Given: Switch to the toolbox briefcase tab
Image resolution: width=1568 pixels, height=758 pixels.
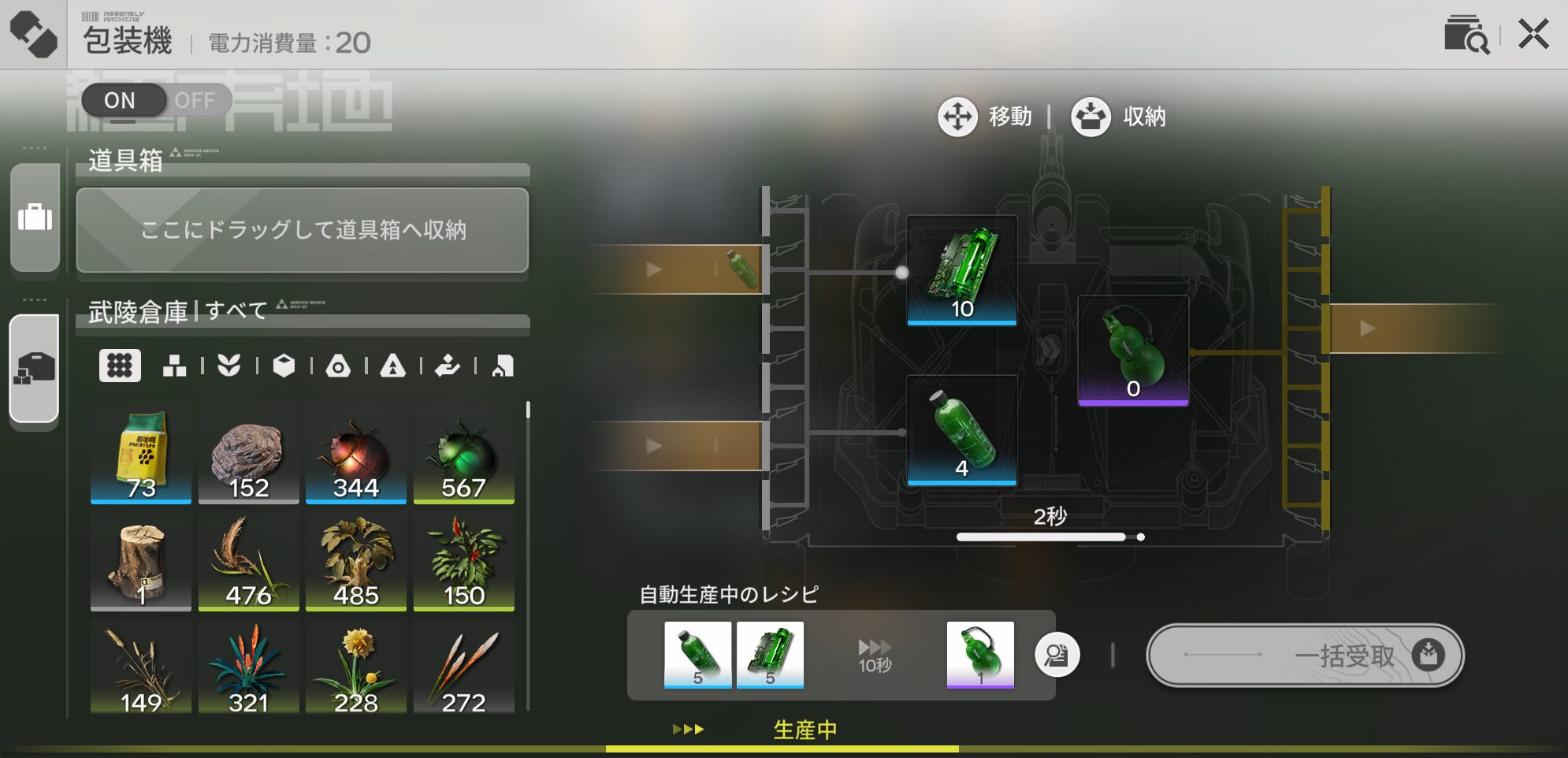Looking at the screenshot, I should [35, 217].
